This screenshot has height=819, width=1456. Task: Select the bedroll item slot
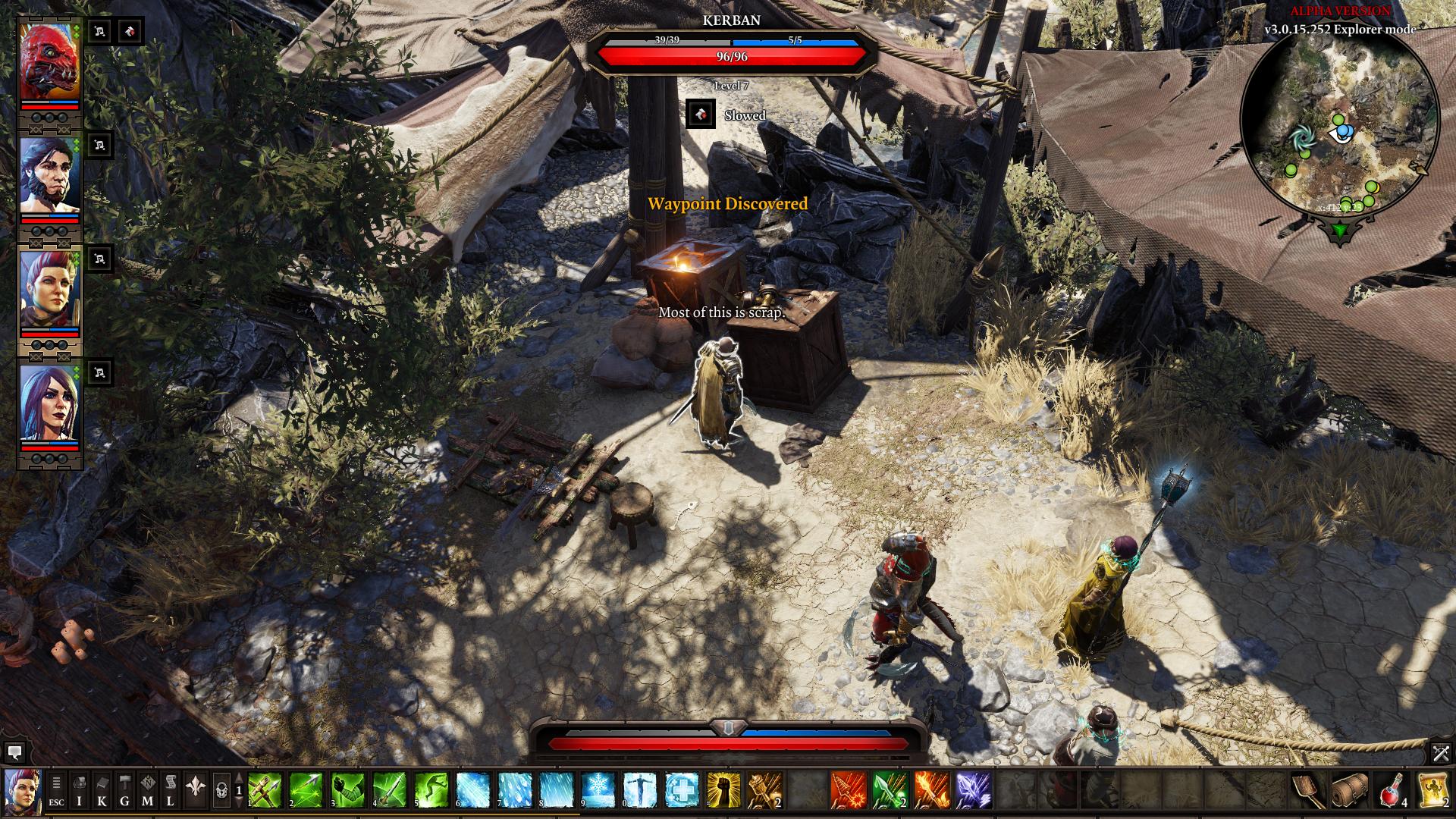(1351, 791)
